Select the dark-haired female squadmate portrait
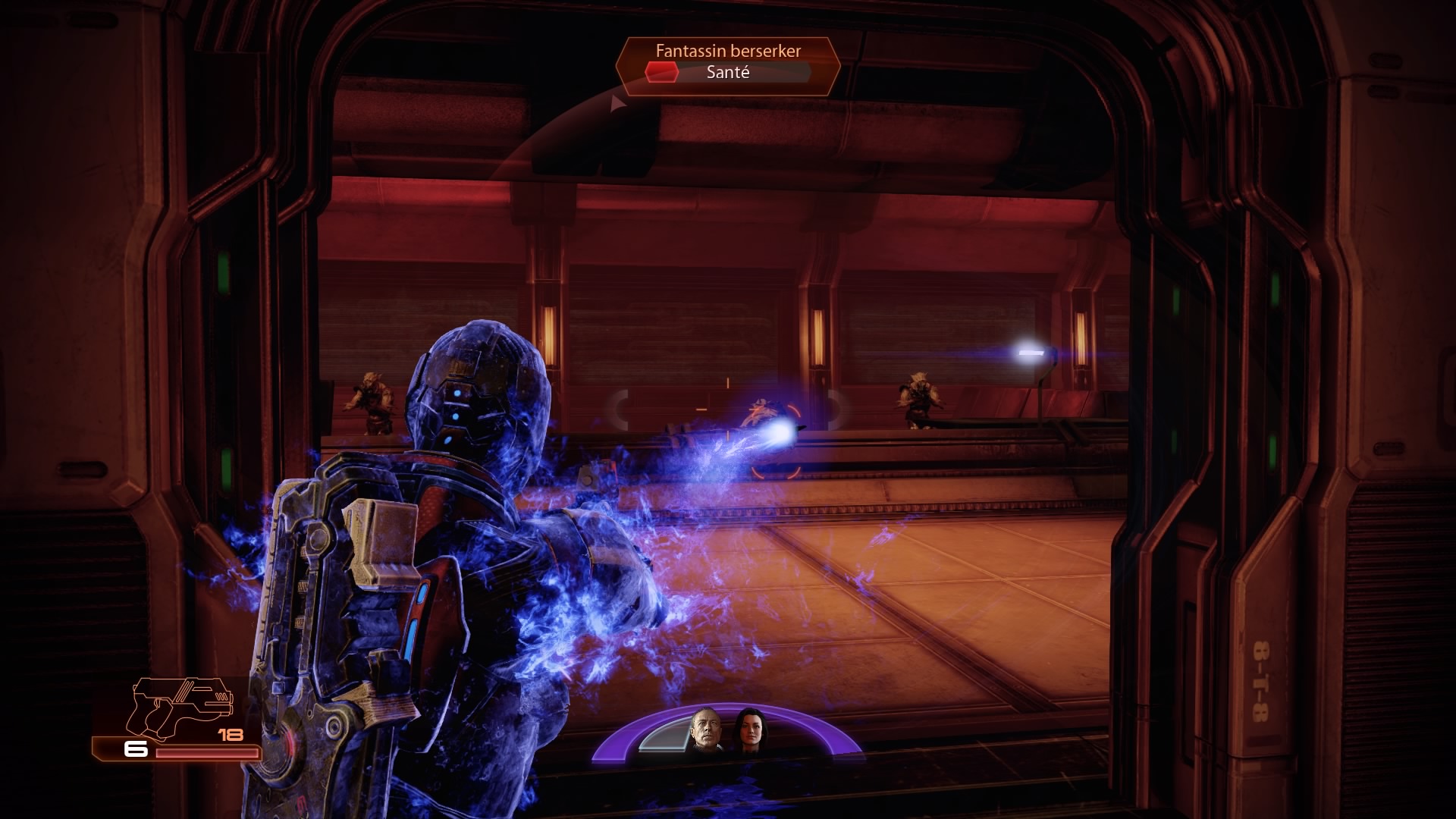 748,730
